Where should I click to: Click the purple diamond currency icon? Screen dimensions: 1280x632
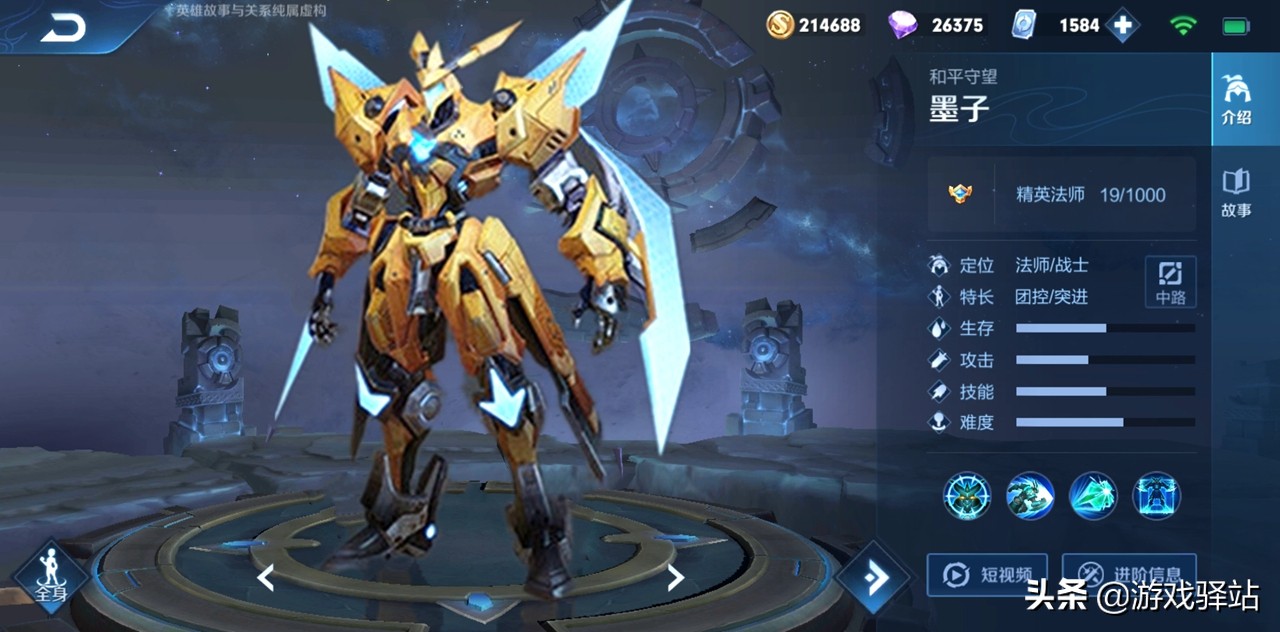click(x=903, y=25)
